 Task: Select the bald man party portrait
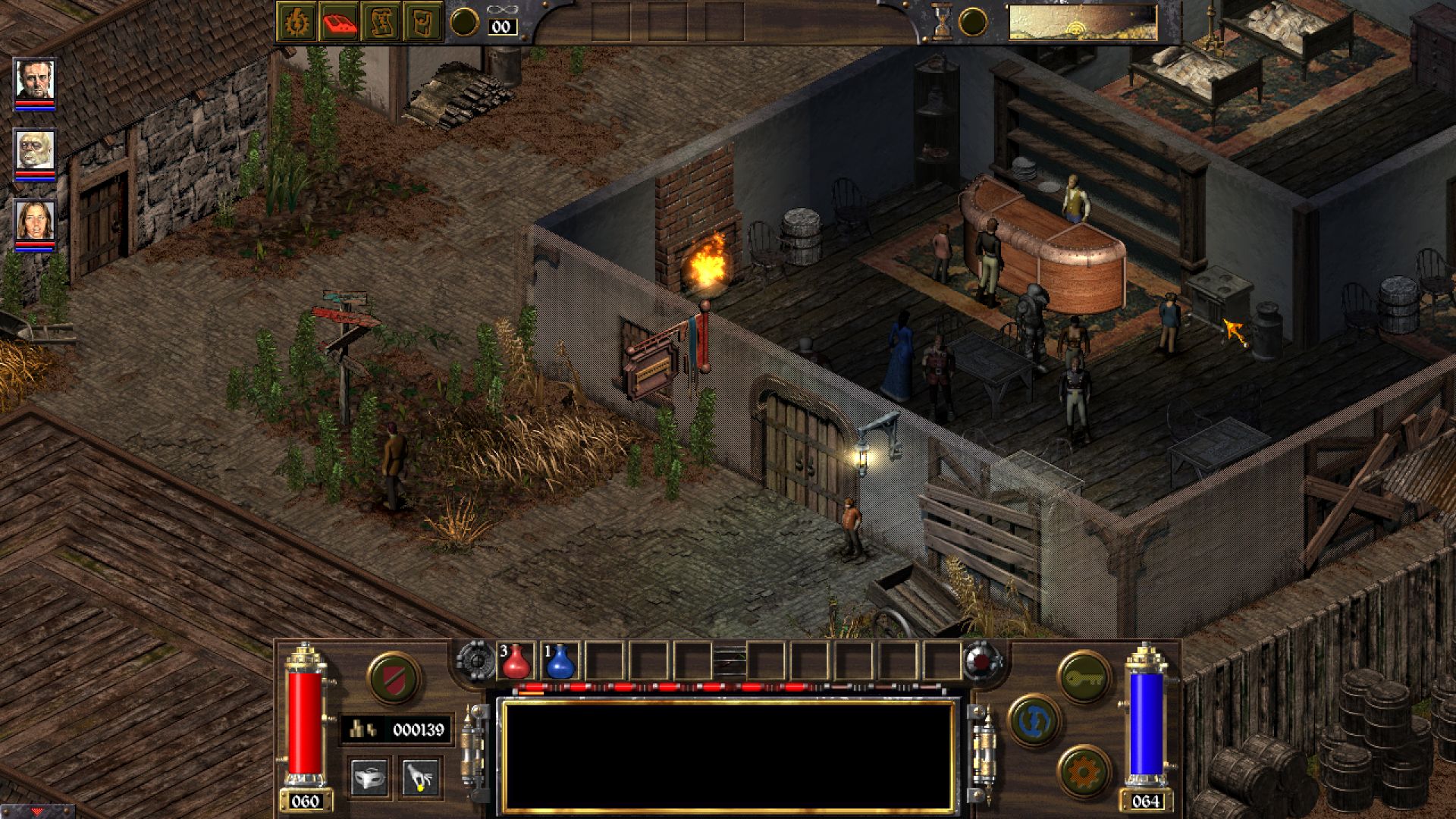(x=35, y=80)
